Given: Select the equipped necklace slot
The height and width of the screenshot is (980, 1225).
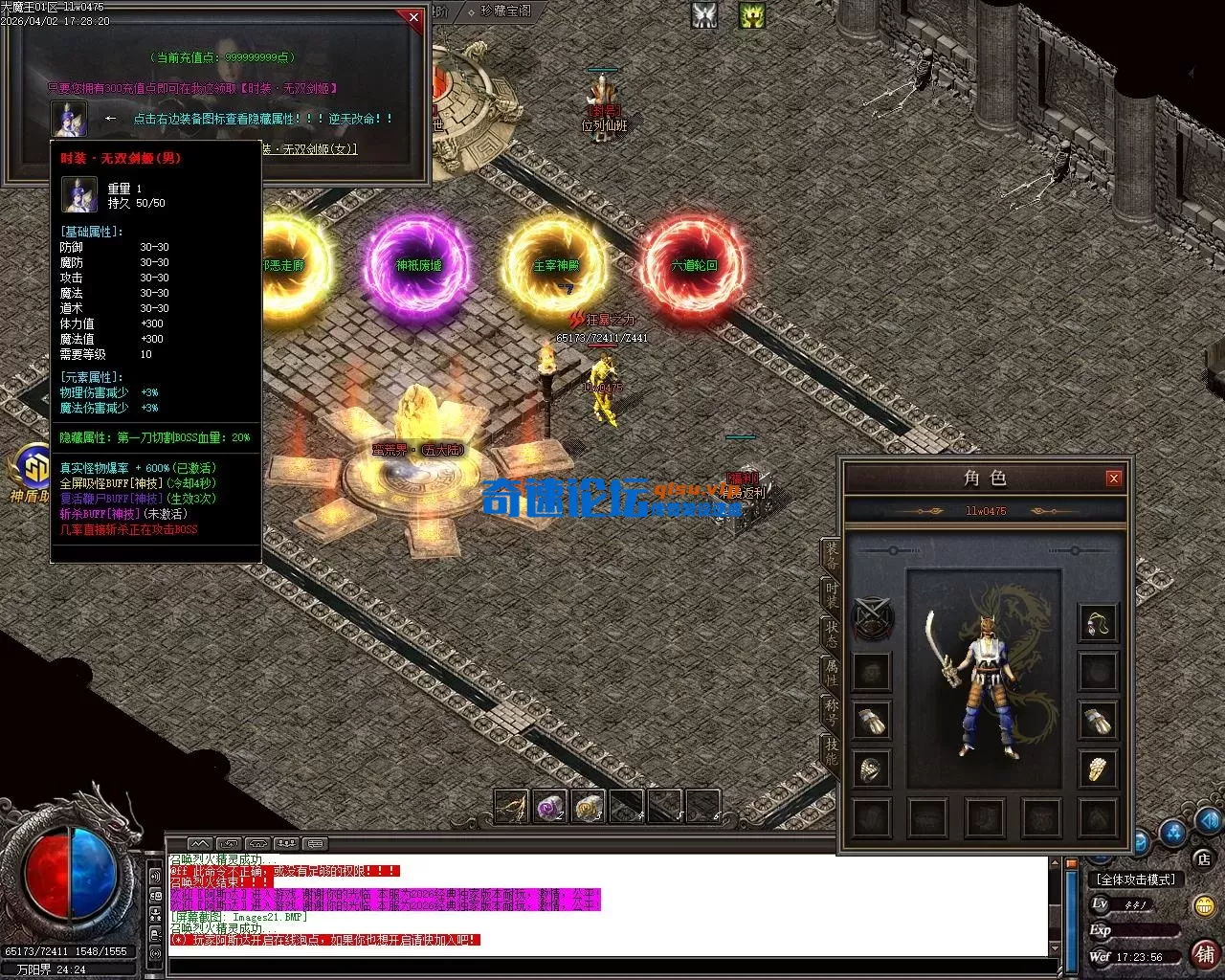Looking at the screenshot, I should pyautogui.click(x=1098, y=623).
